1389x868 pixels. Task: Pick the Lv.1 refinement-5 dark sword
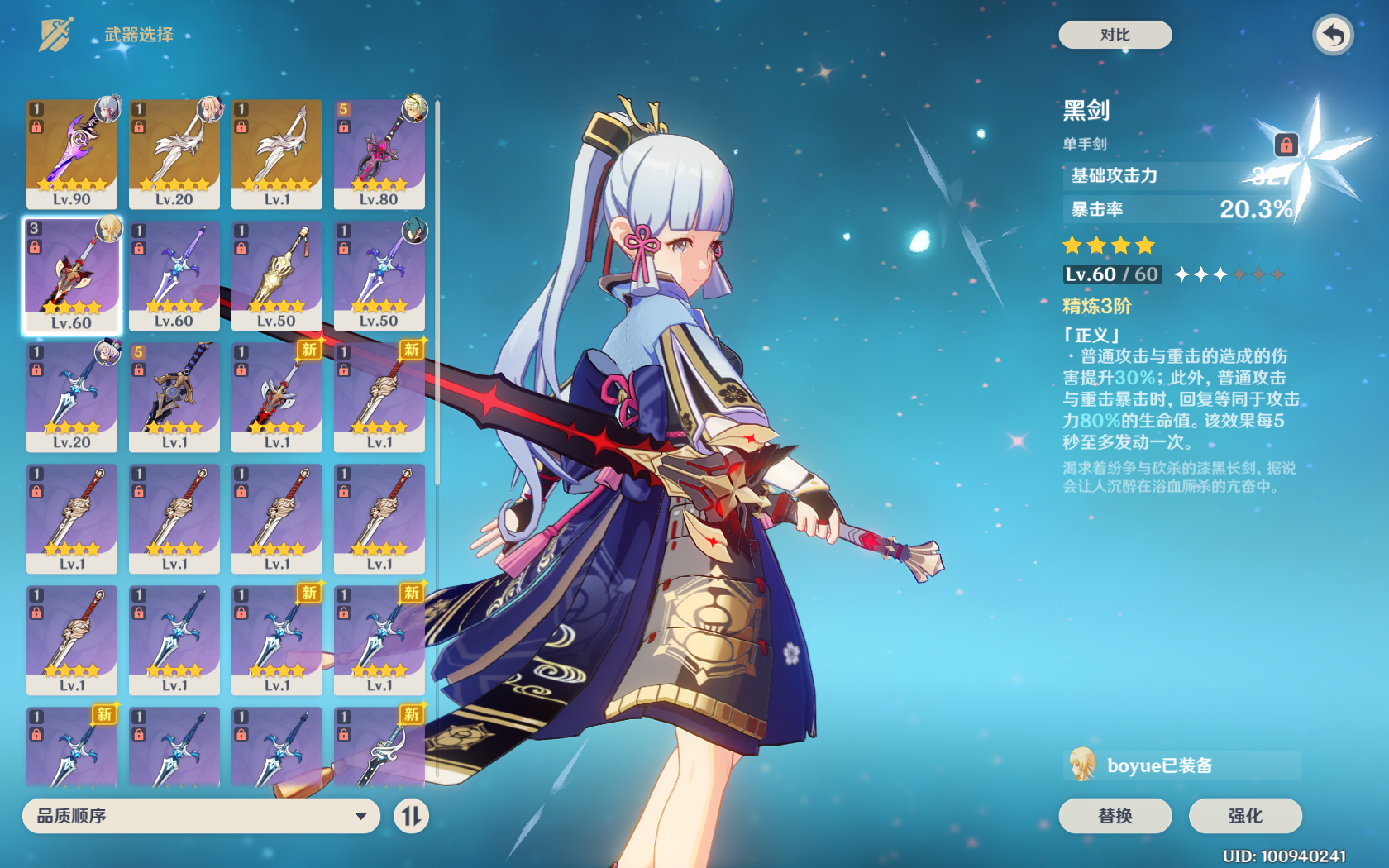click(x=174, y=397)
